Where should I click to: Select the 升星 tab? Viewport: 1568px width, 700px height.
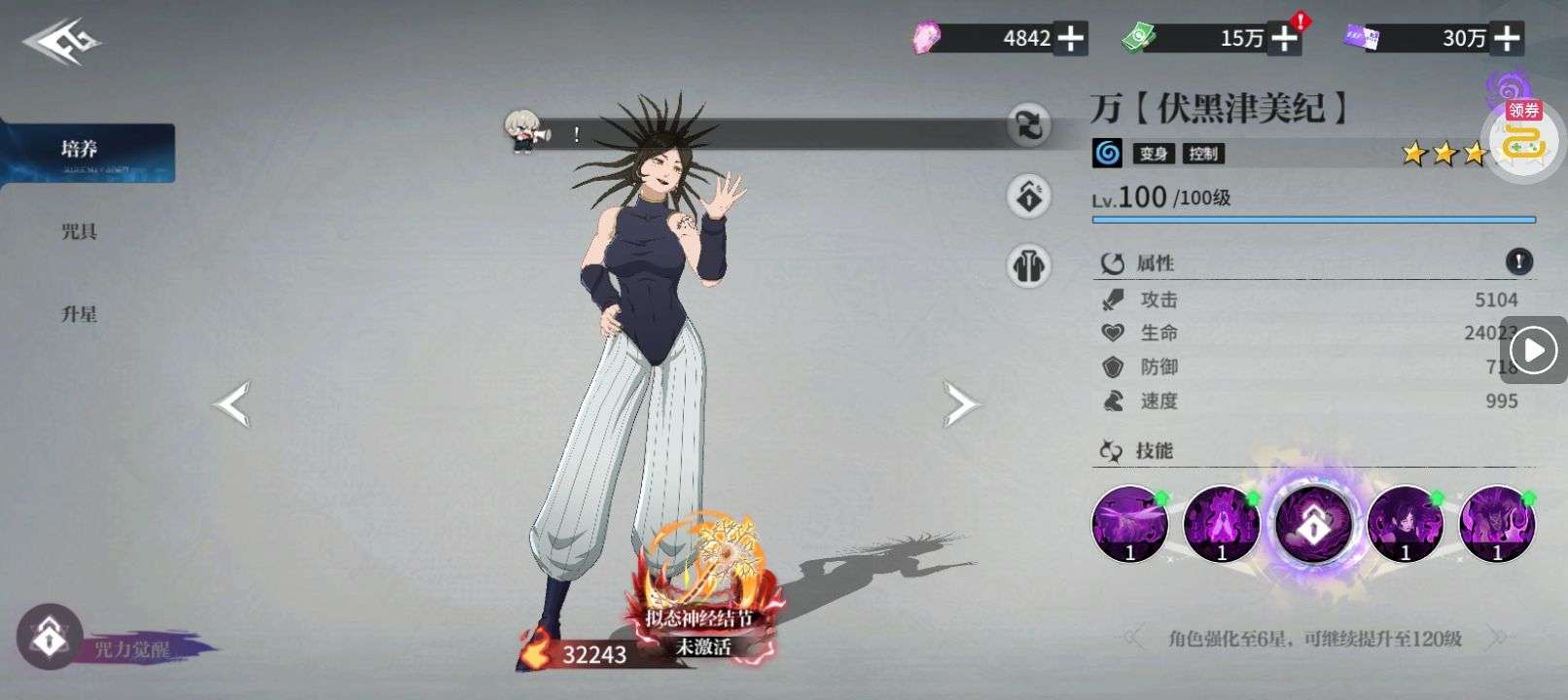[x=80, y=314]
